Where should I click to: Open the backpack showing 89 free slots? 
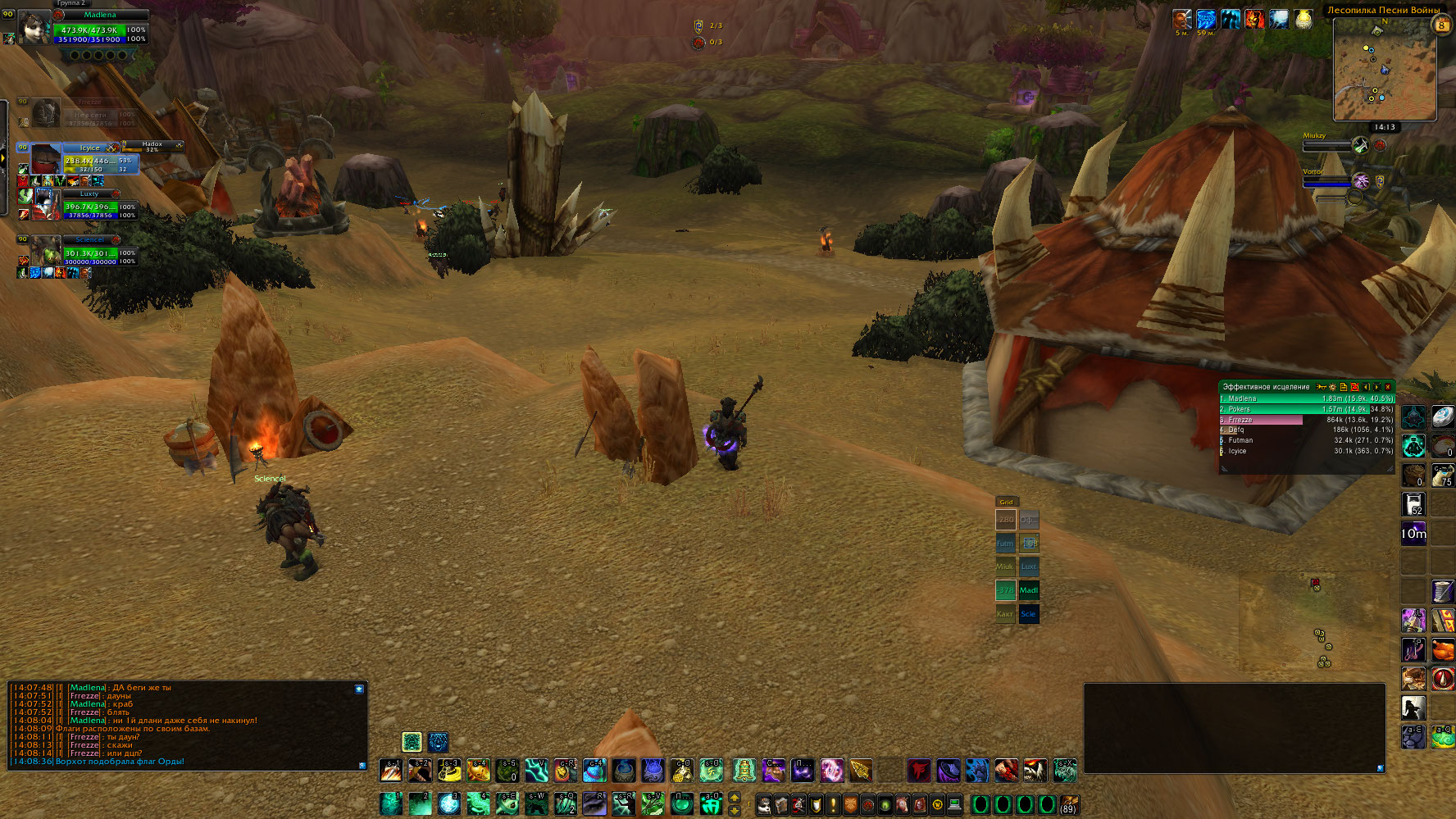point(1067,803)
